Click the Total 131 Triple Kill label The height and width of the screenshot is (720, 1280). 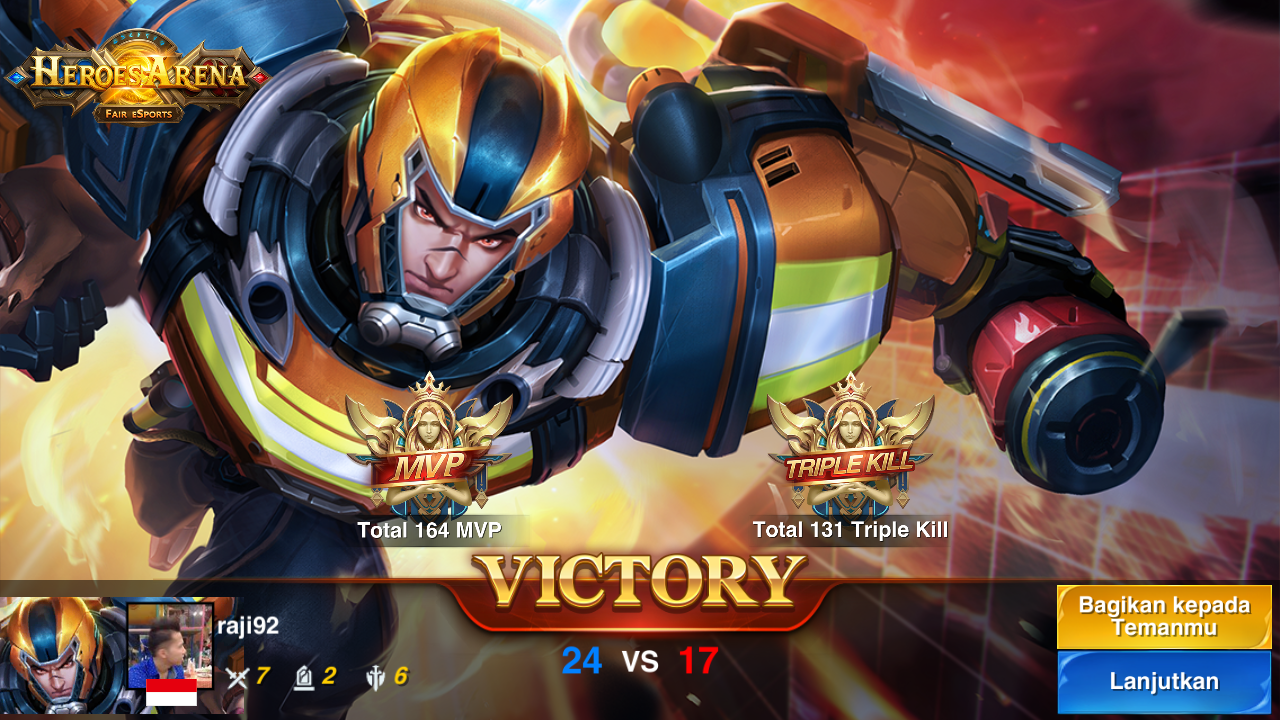(x=851, y=531)
